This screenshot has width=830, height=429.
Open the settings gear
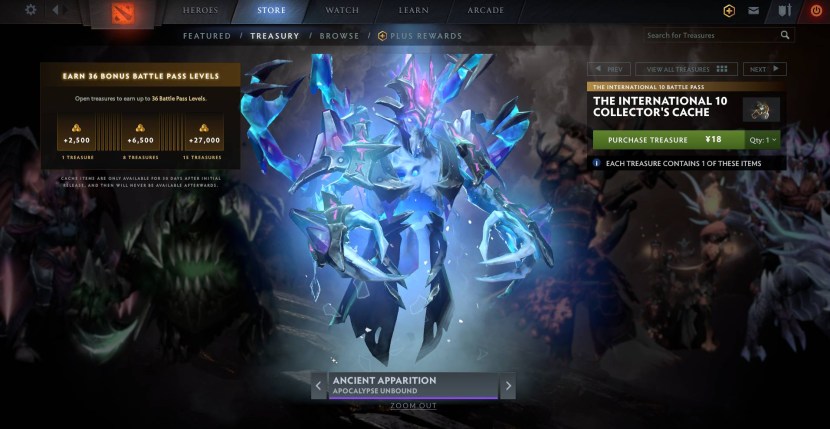[30, 10]
